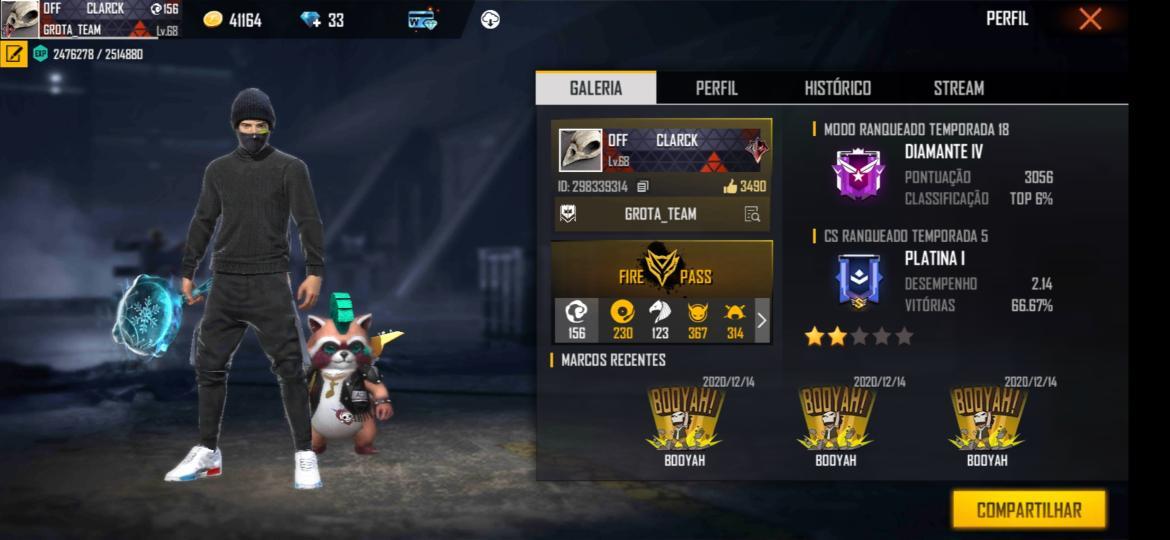Copy the player ID using the copy icon
Screen dimensions: 1170x540
[643, 186]
